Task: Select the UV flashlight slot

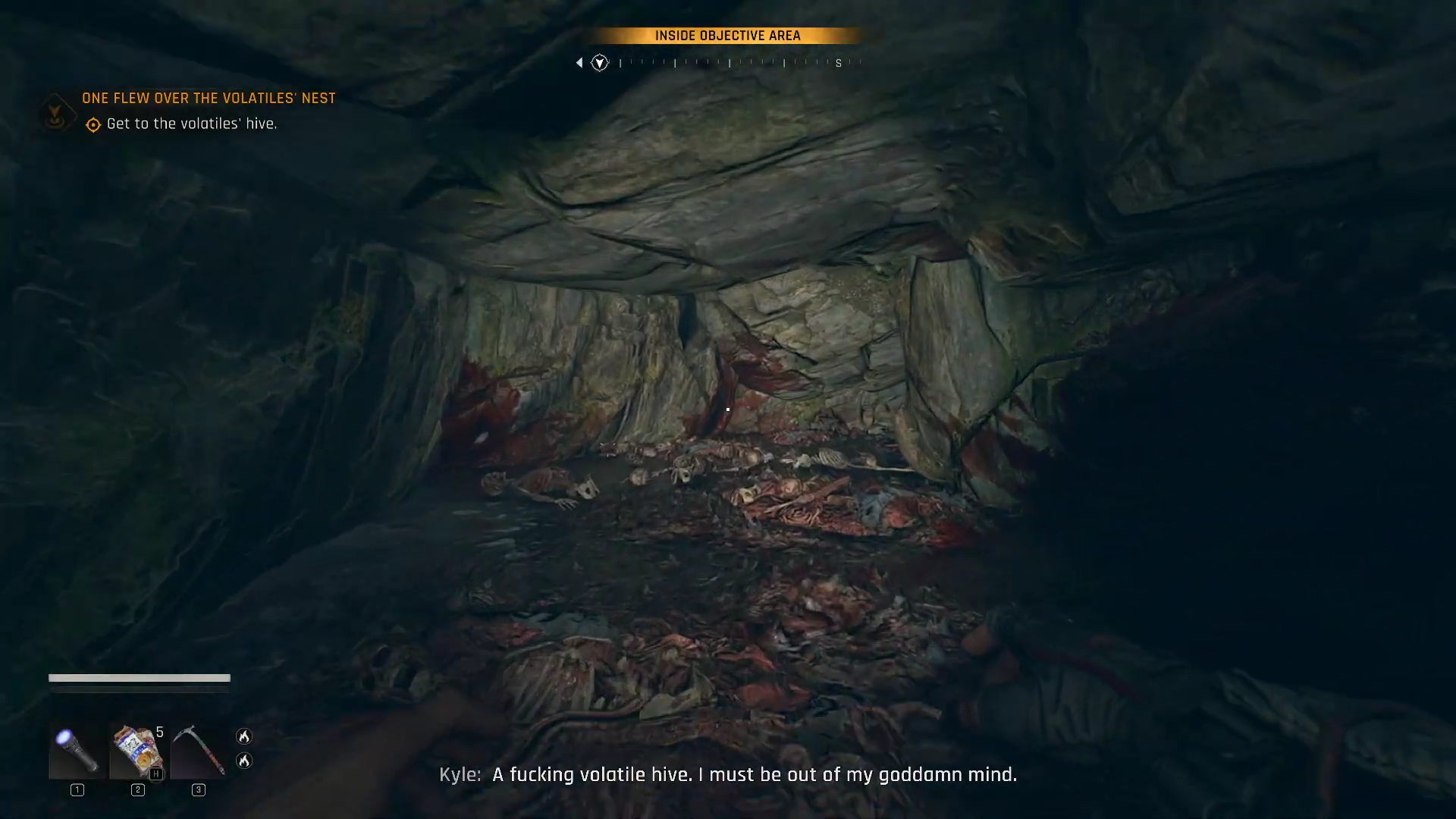Action: pos(77,750)
